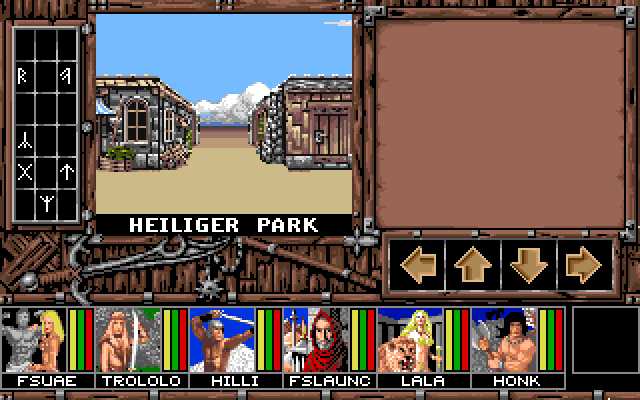Turn left with the left arrow button
Screen dimensions: 640x400
click(x=417, y=264)
